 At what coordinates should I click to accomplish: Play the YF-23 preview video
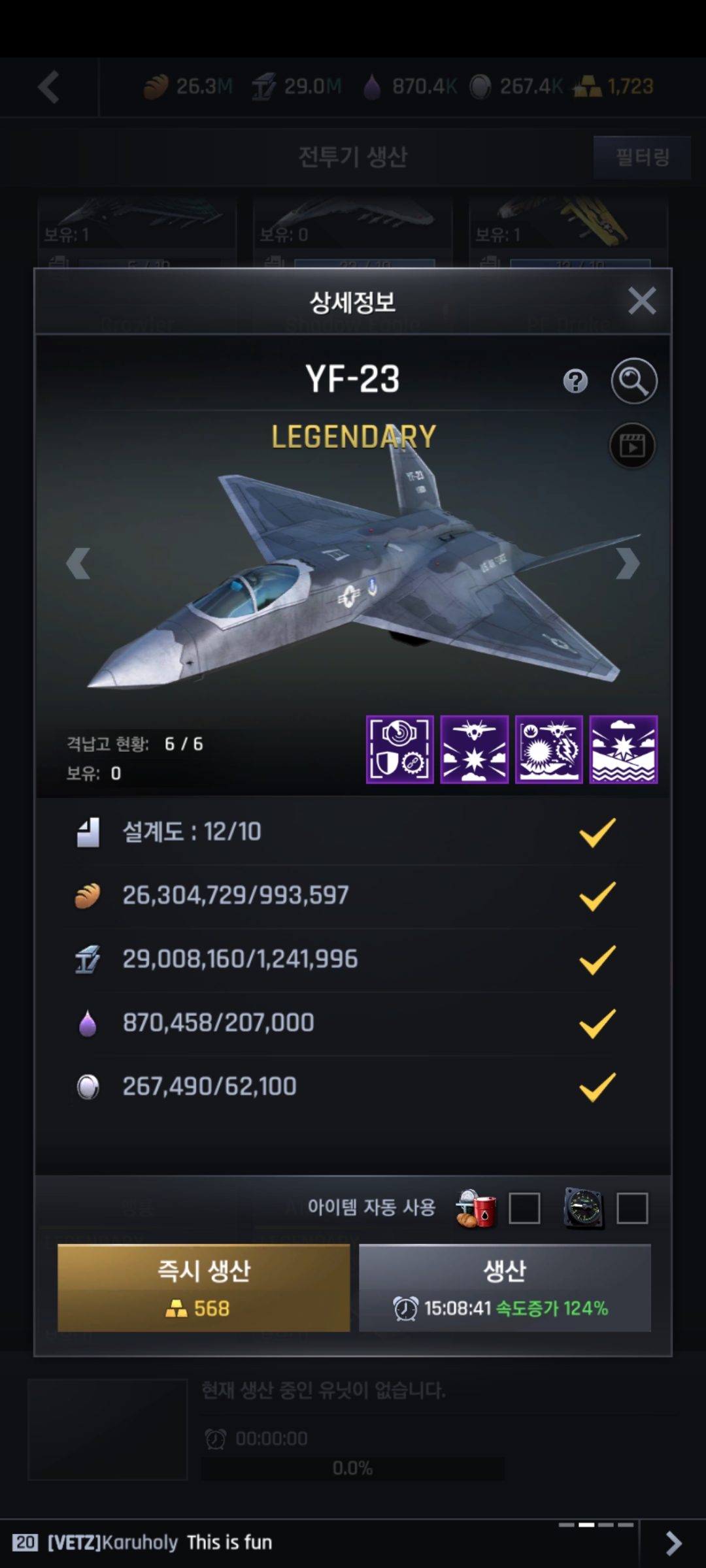632,446
